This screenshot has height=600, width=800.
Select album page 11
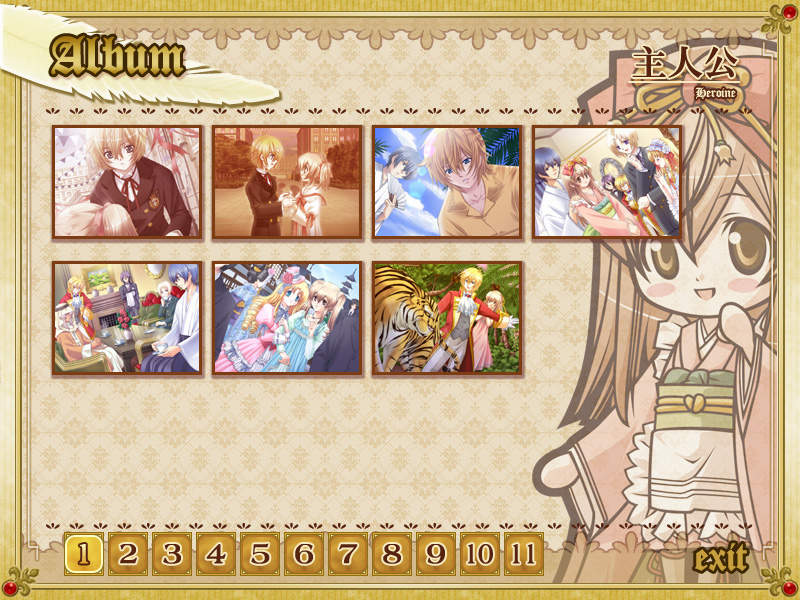[x=523, y=553]
